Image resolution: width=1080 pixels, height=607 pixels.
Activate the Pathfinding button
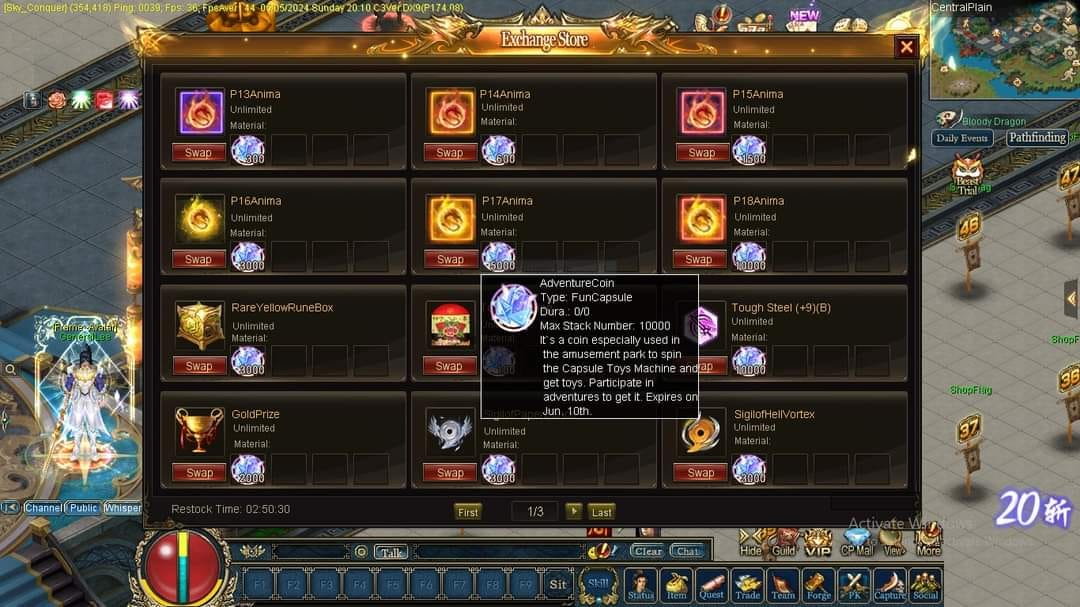1036,138
